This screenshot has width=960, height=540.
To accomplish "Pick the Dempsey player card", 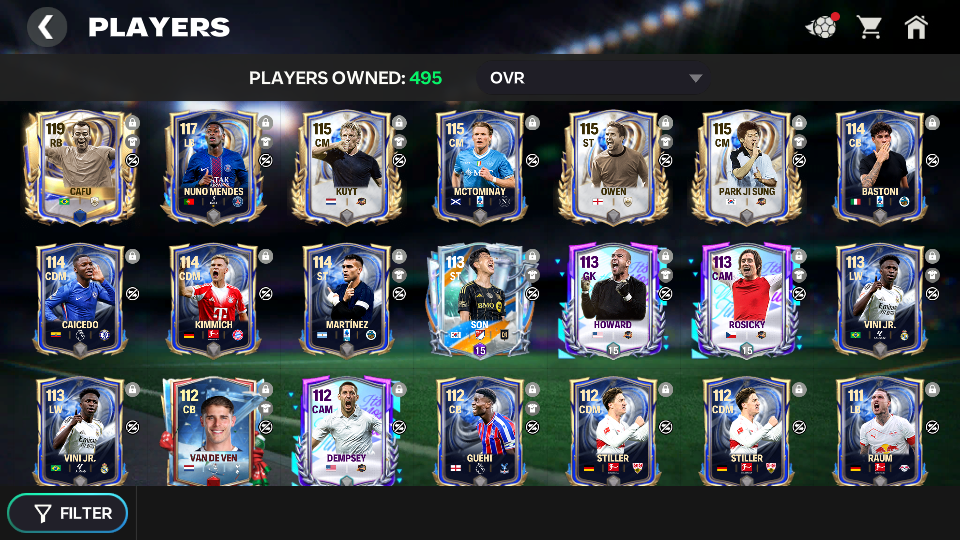I will pos(346,430).
